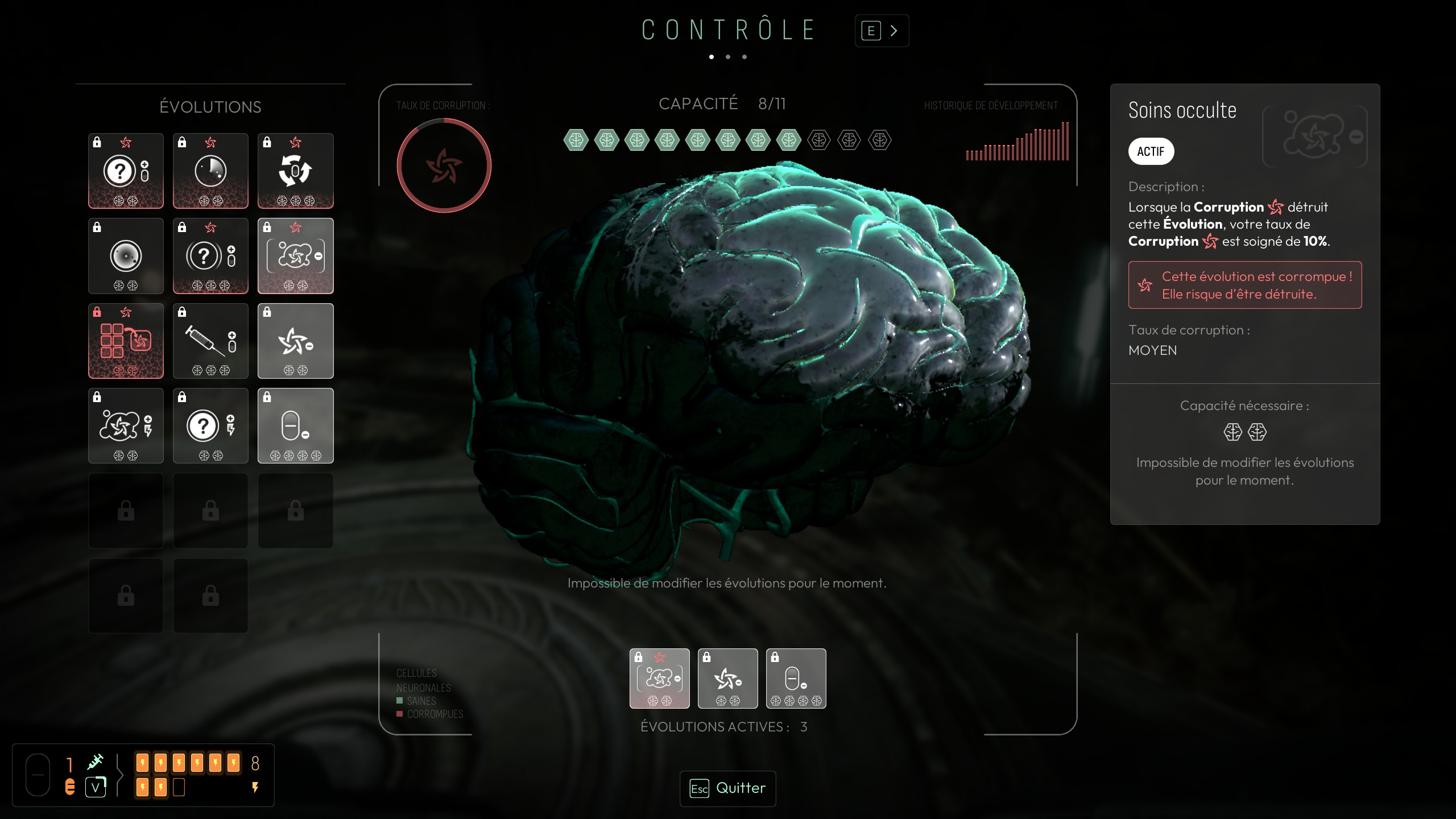This screenshot has width=1456, height=819.
Task: Click the Quitter button
Action: pyautogui.click(x=727, y=788)
